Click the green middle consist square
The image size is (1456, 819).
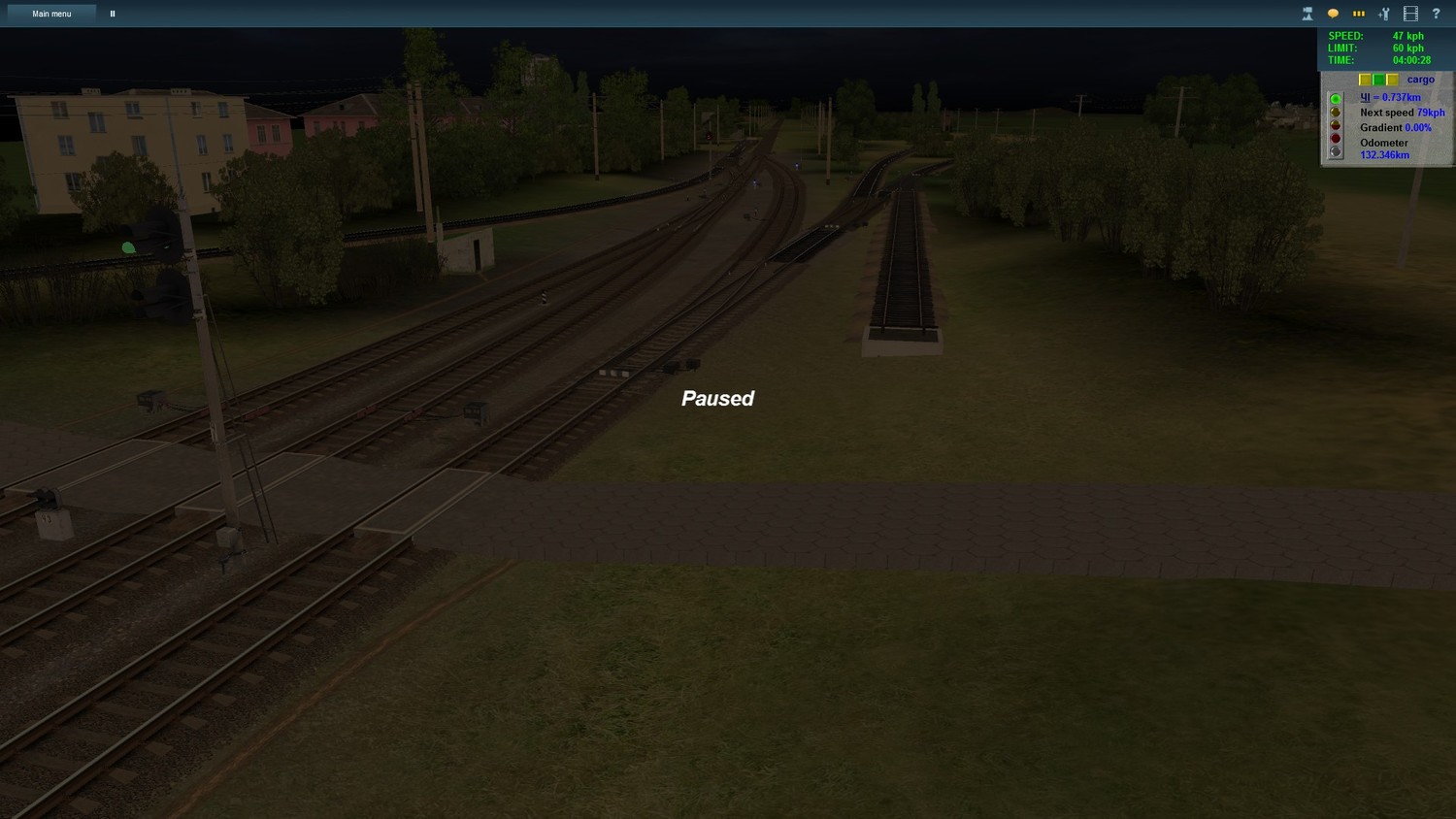[x=1379, y=80]
